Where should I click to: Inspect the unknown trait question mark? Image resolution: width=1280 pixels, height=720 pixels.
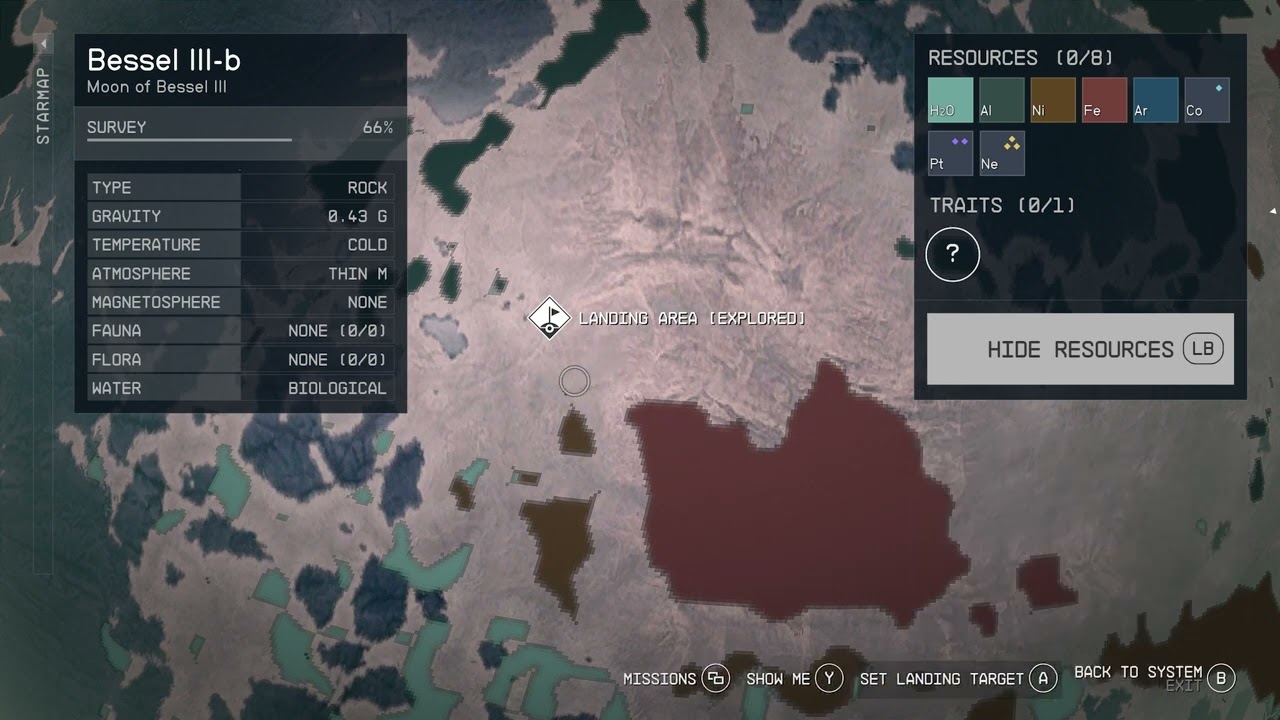(952, 254)
